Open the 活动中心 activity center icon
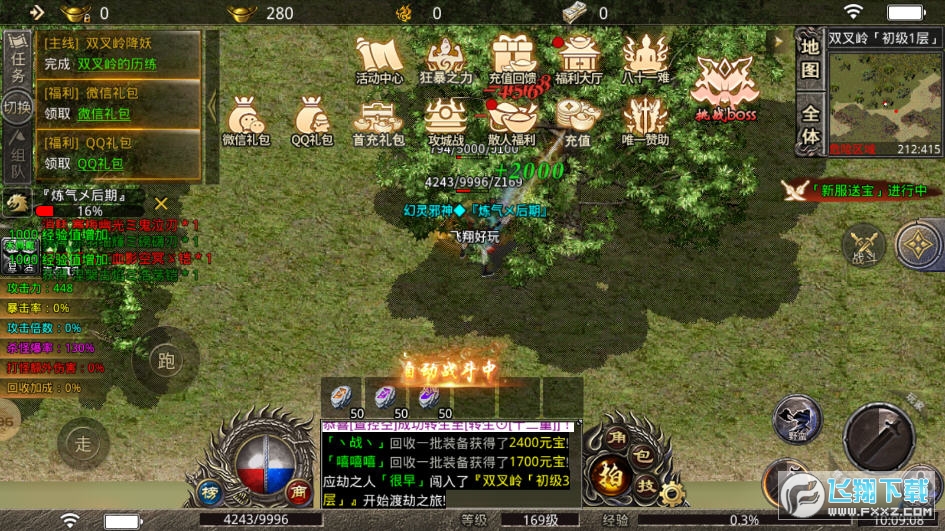The image size is (945, 531). (379, 60)
